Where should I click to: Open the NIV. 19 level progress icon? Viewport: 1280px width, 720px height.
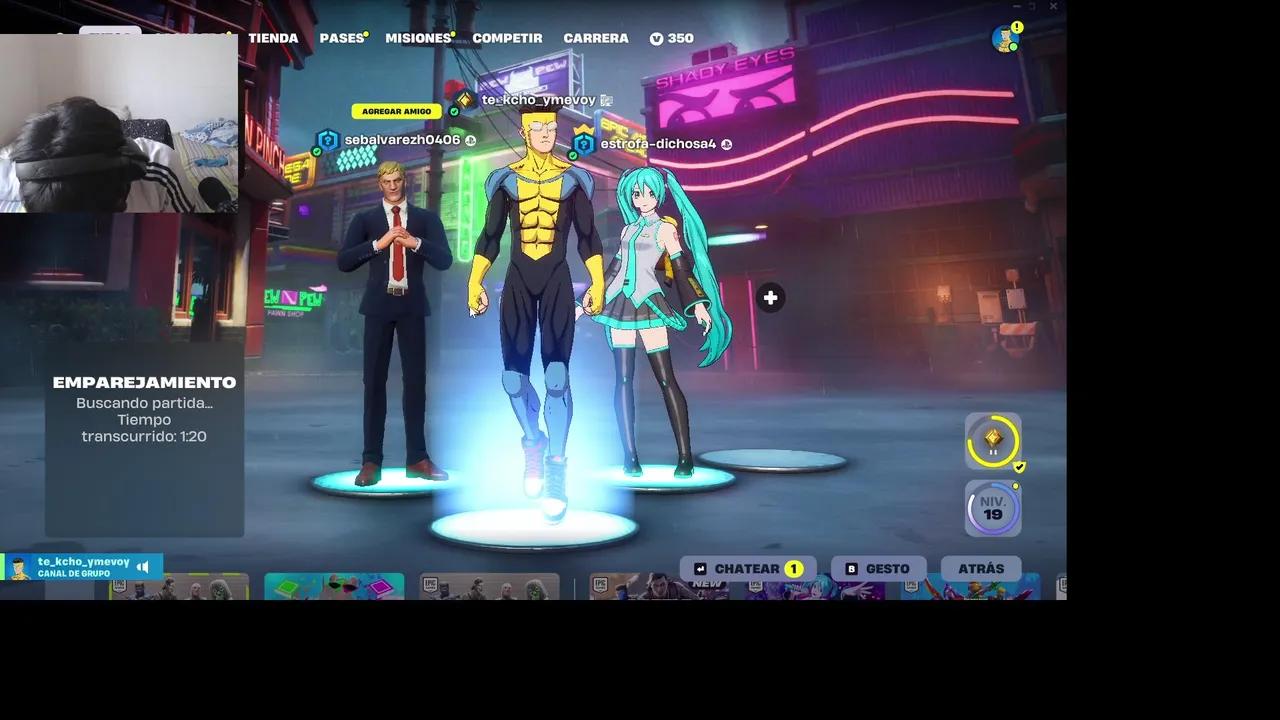(991, 507)
